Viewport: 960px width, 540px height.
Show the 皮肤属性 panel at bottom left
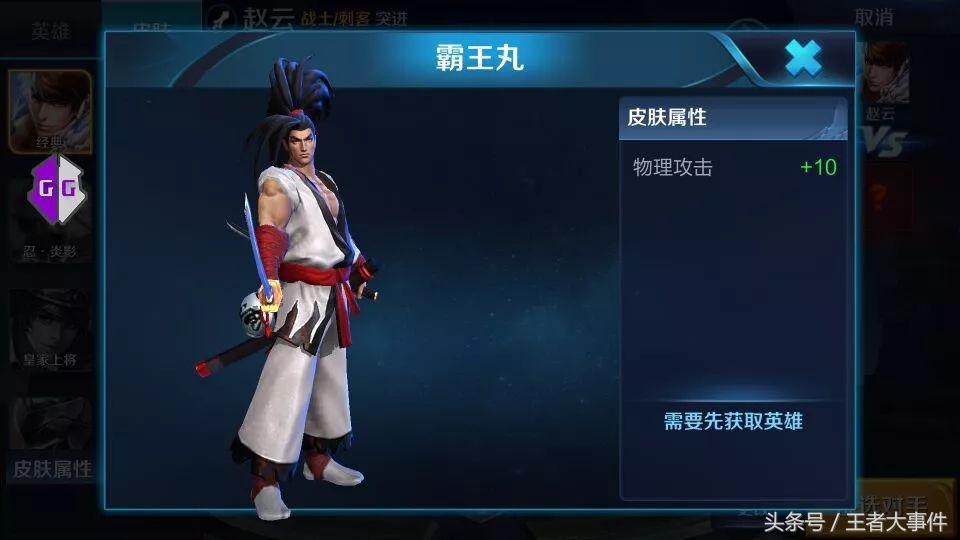[52, 468]
